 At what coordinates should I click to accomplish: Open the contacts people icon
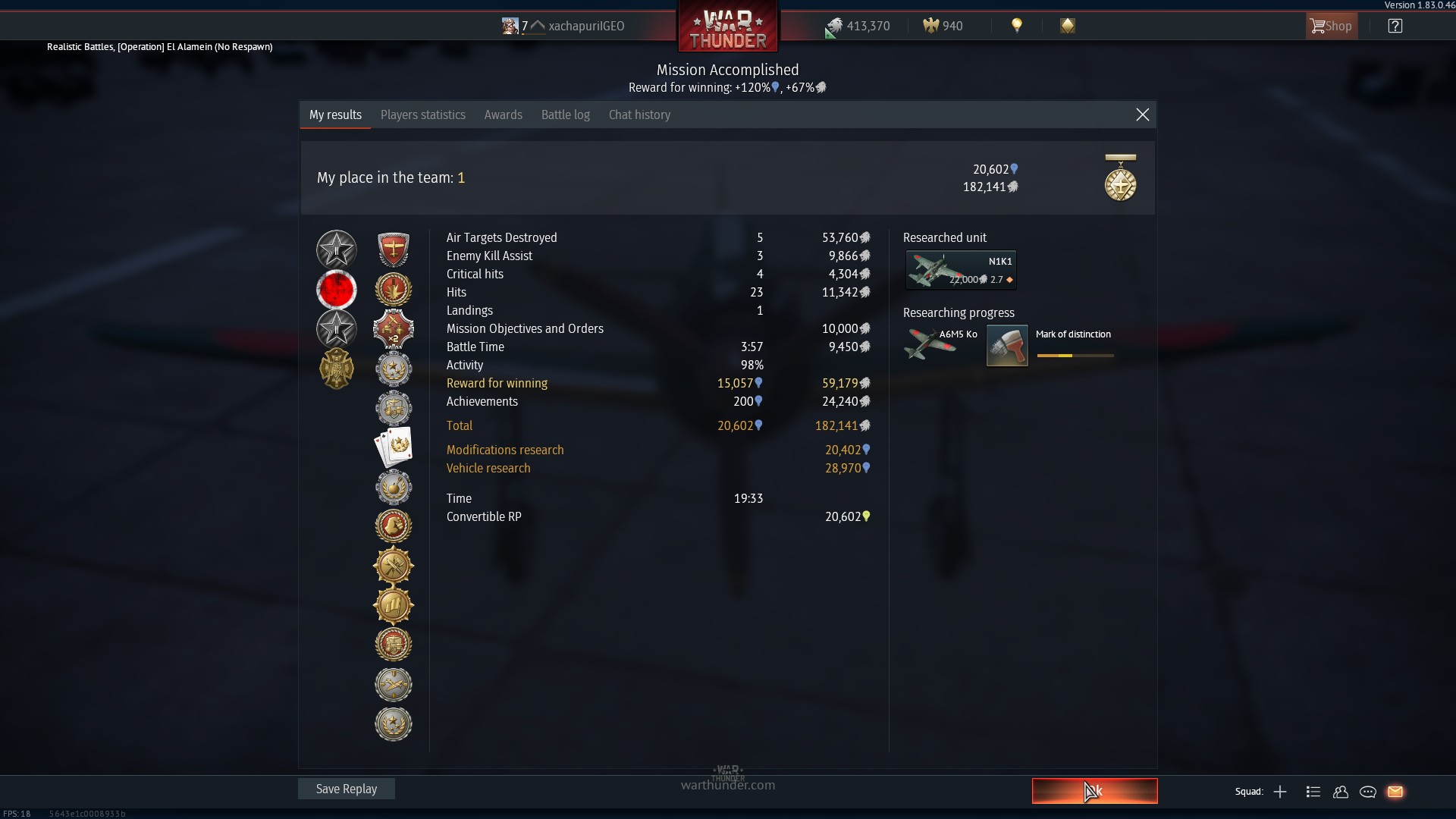coord(1341,792)
